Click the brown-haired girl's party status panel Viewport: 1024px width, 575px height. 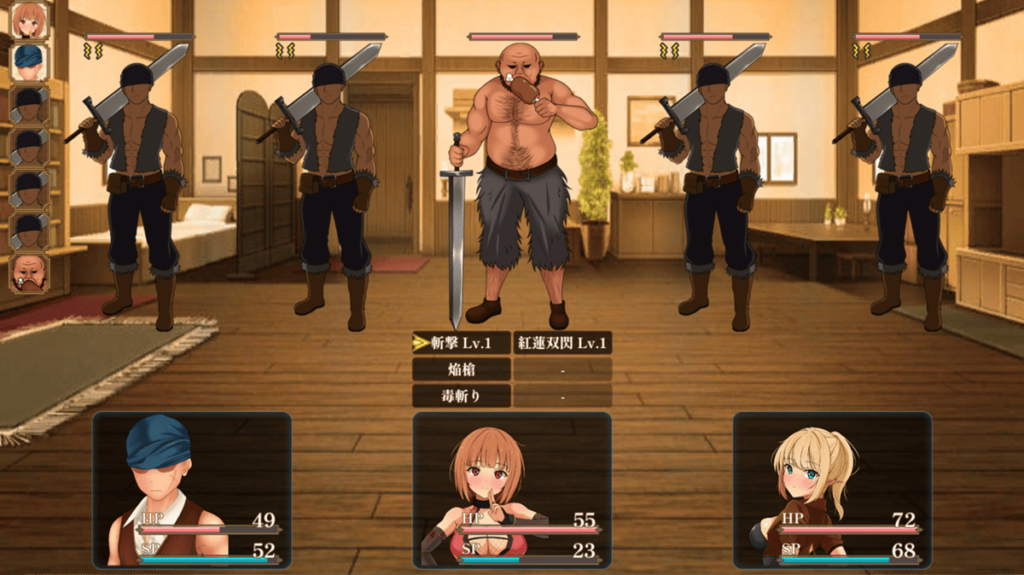pos(511,490)
